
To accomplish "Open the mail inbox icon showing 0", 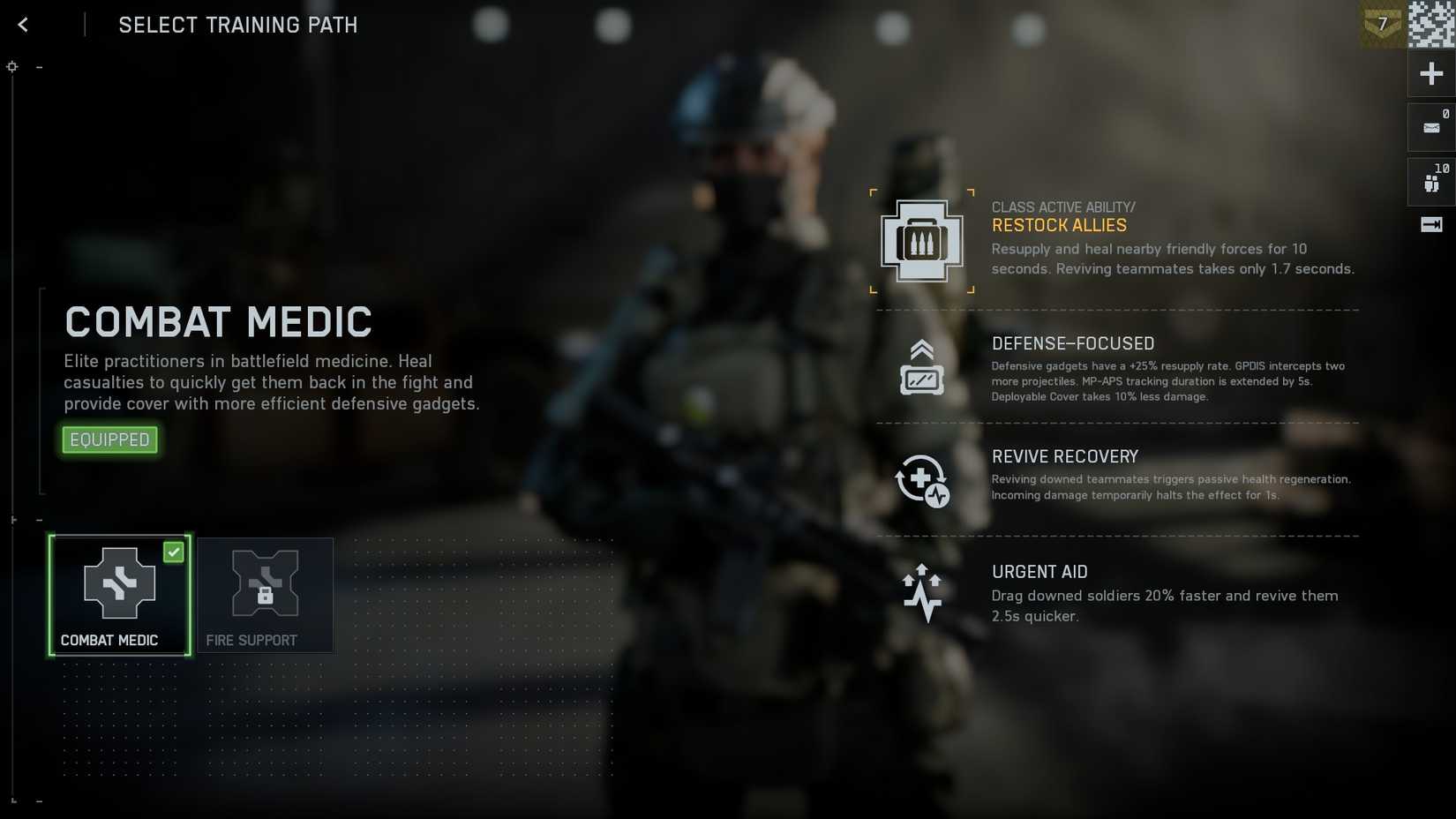I will click(x=1430, y=127).
